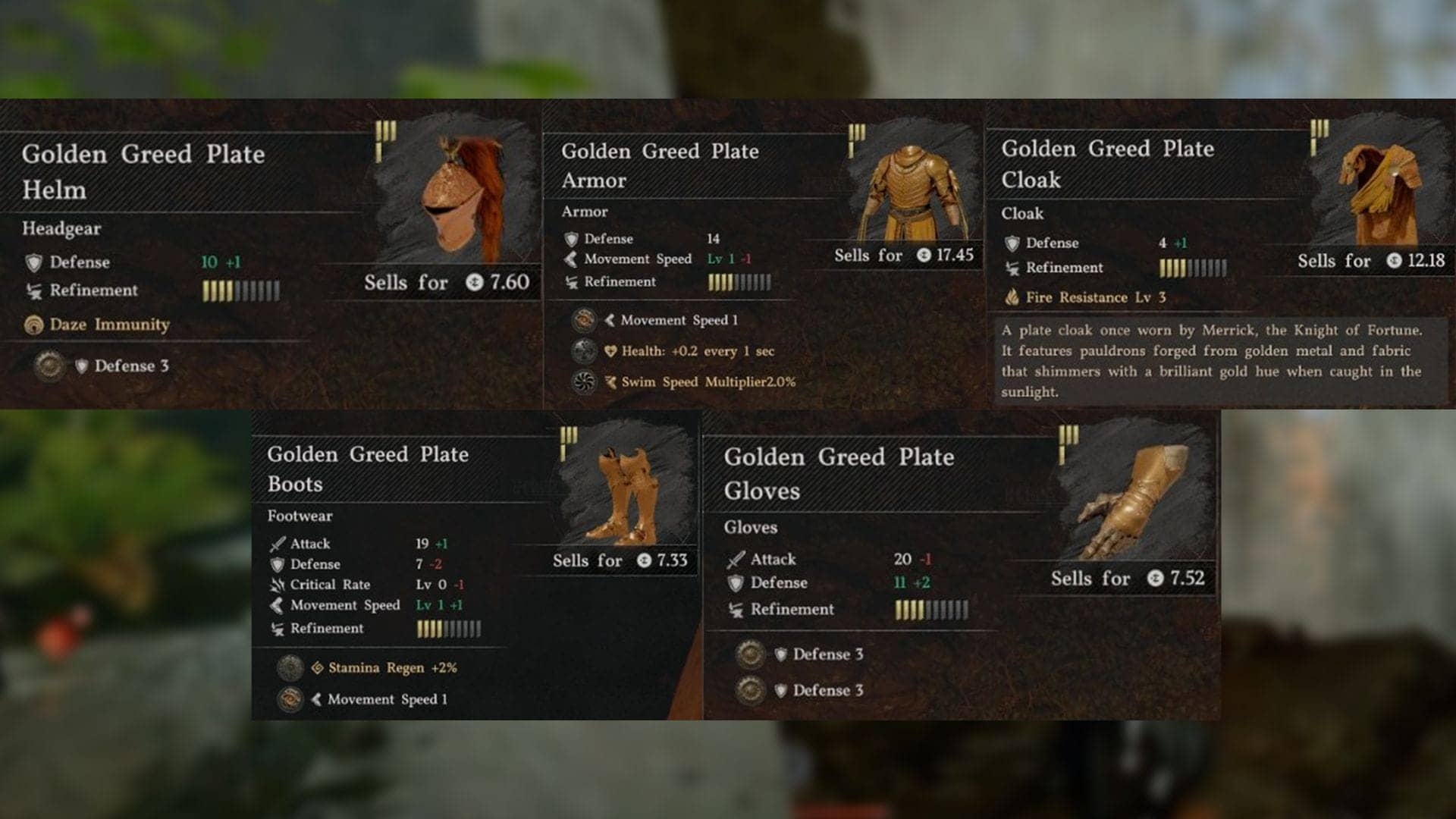
Task: Click the Movement Speed arrow icon on the Armor
Action: [571, 259]
